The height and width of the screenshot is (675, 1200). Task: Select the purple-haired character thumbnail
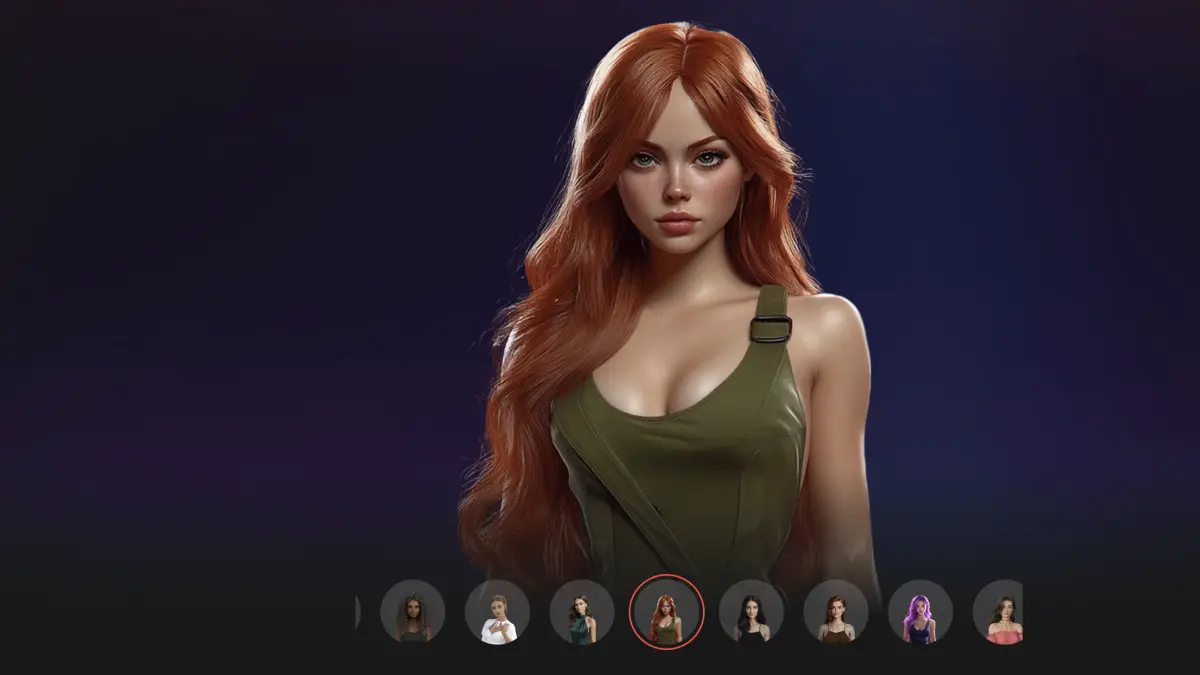click(x=920, y=612)
